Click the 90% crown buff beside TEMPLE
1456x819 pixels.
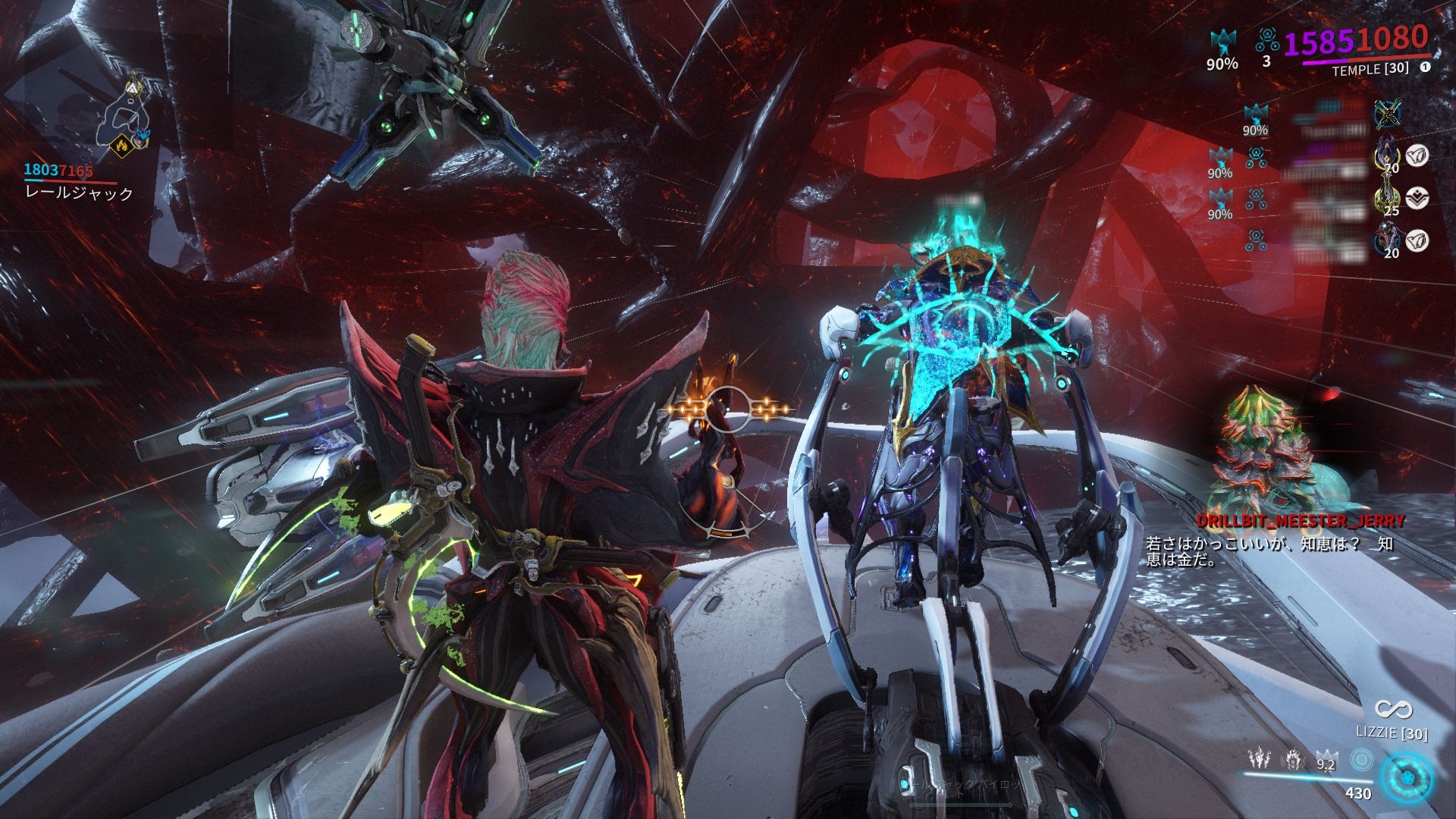pyautogui.click(x=1222, y=42)
